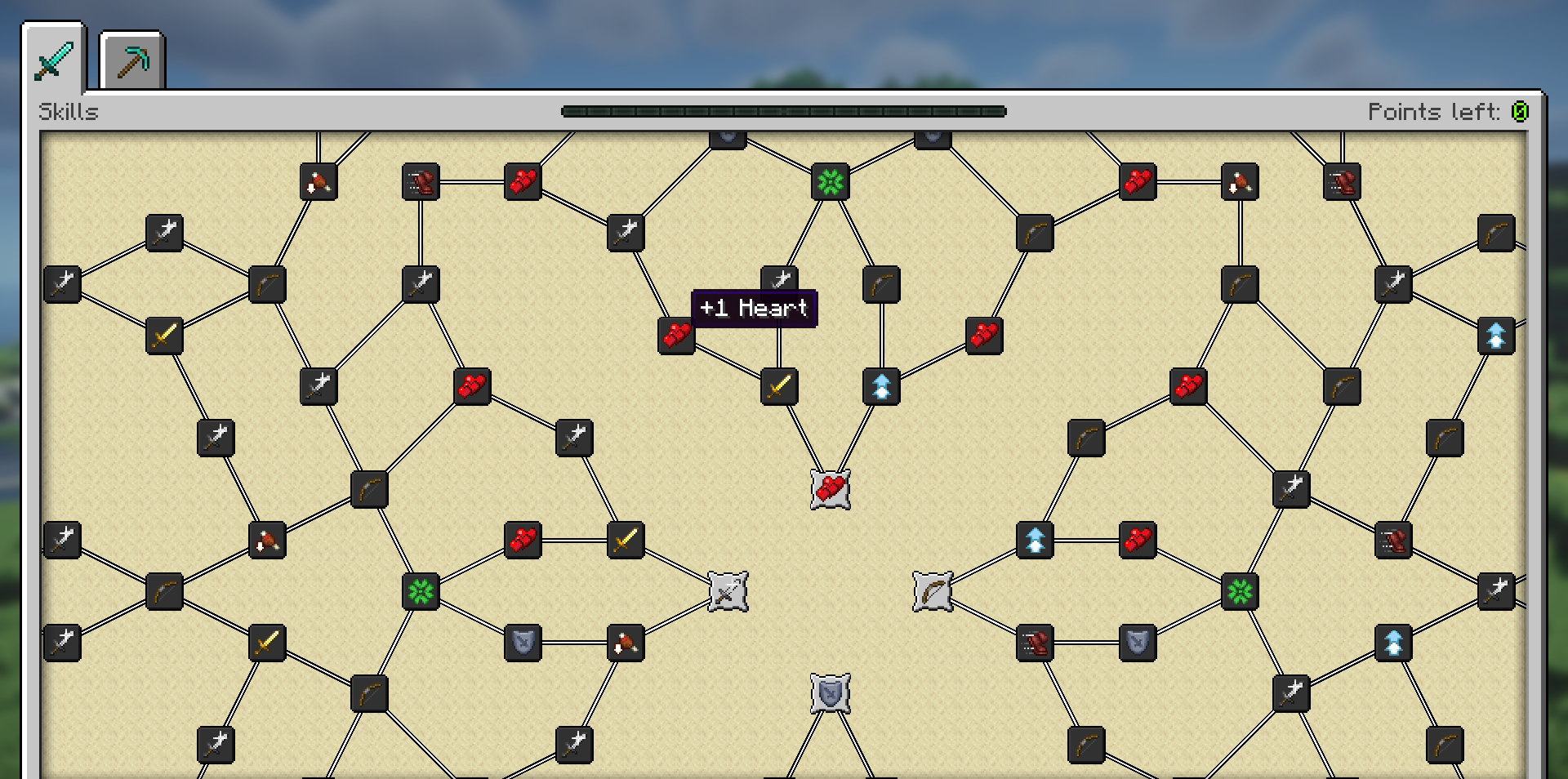Click the green burst skill node near top center
Screen dimensions: 1568x779
(830, 183)
